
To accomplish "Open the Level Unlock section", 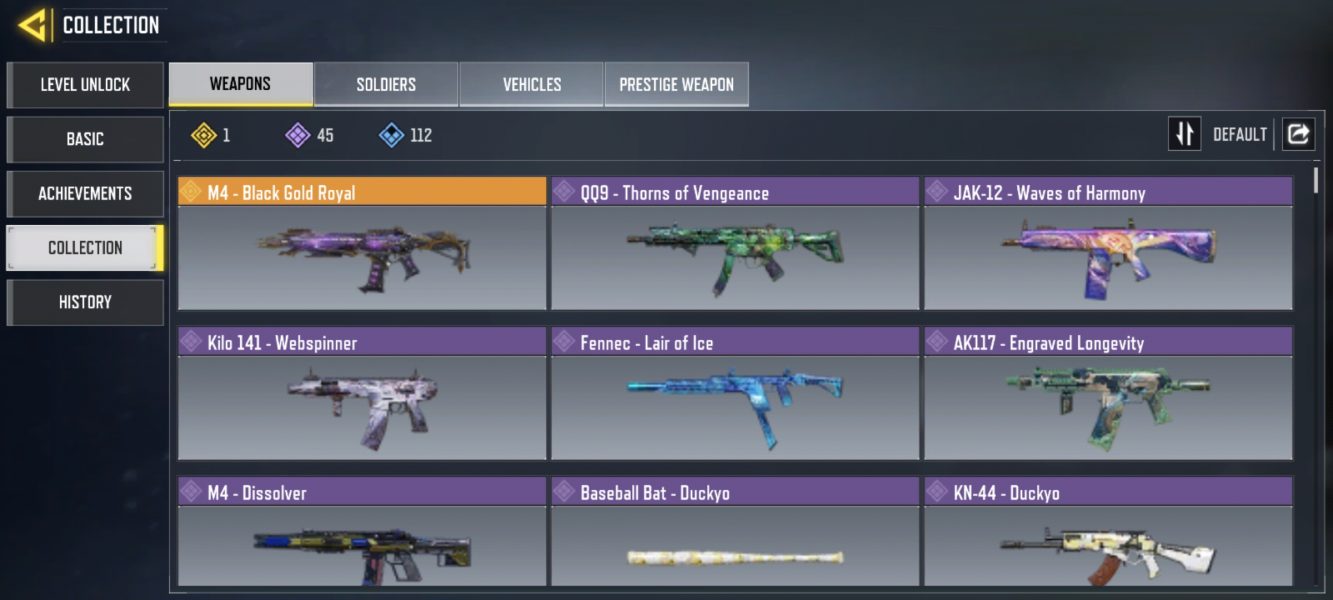I will [85, 85].
